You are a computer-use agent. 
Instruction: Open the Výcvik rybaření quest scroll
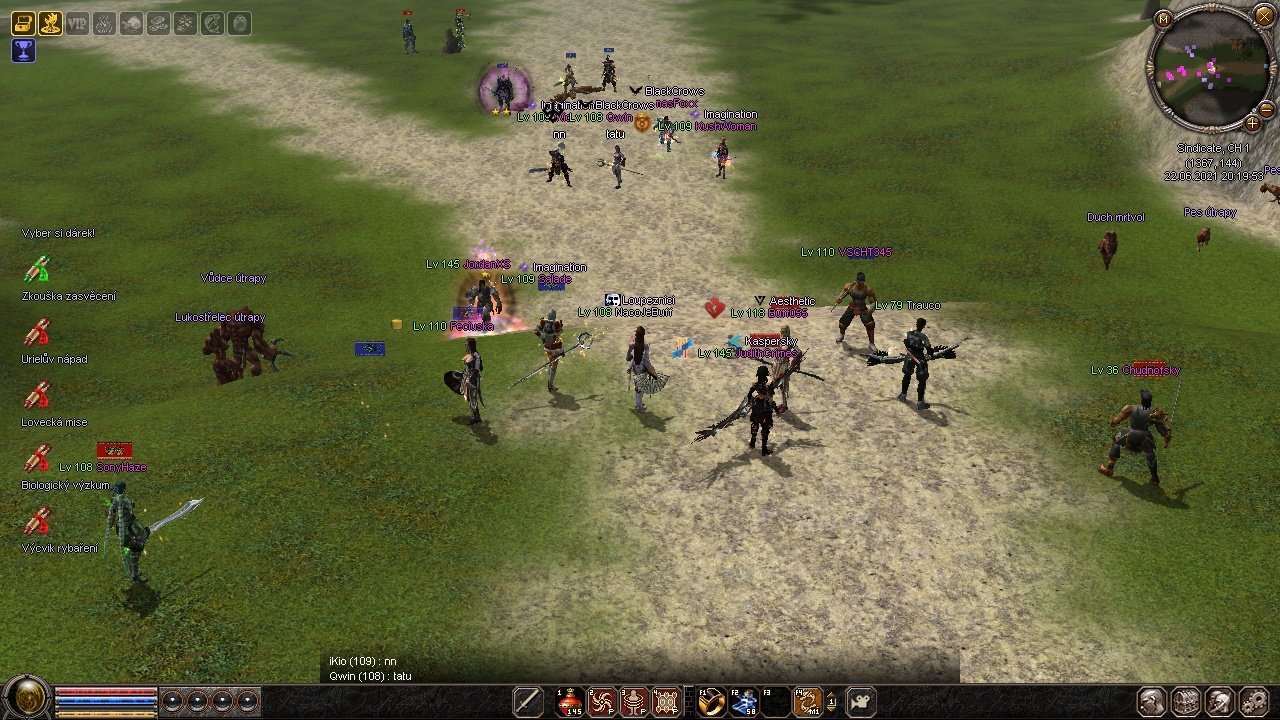click(x=37, y=521)
